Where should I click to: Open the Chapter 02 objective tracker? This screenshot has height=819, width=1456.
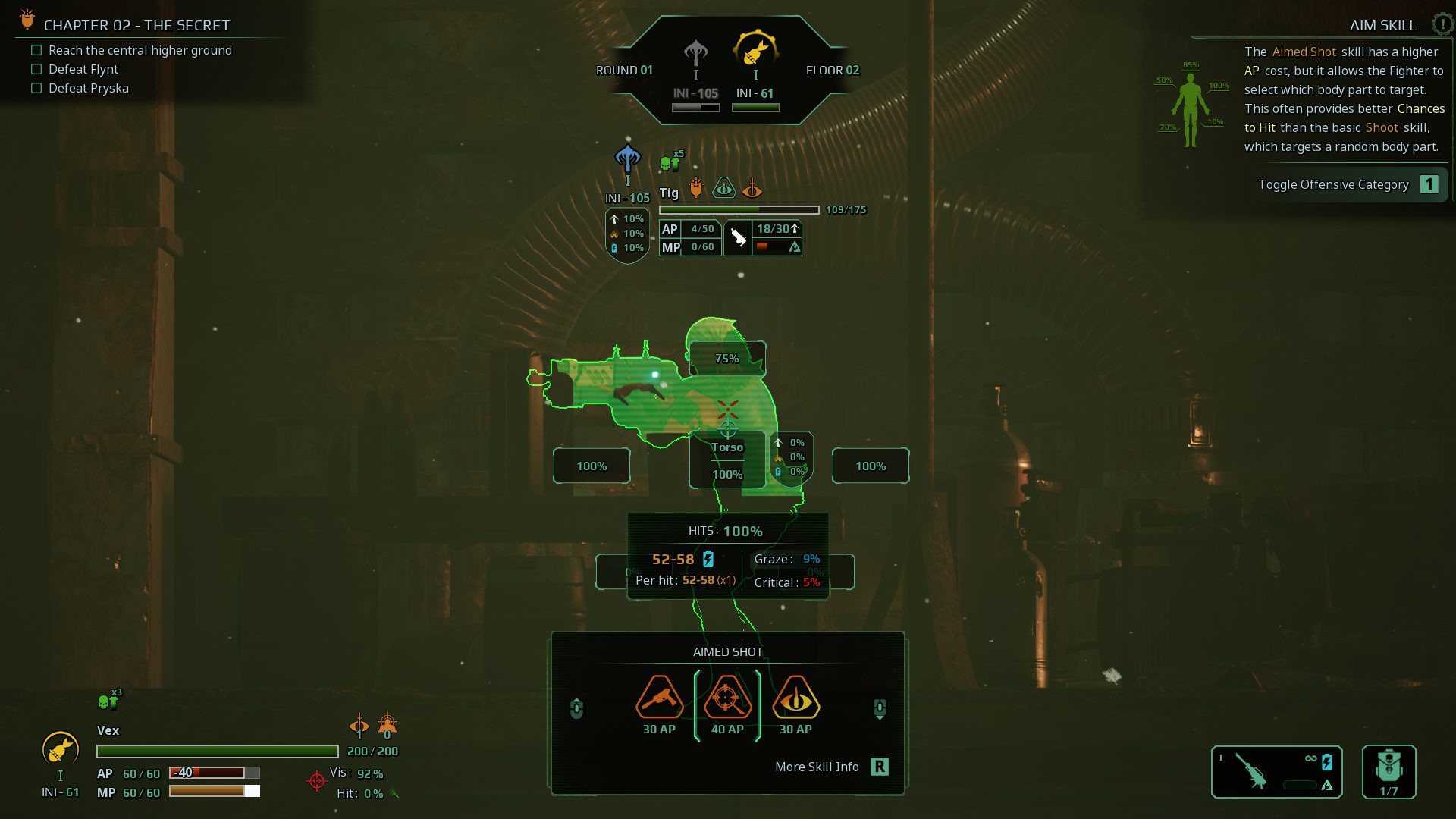136,25
